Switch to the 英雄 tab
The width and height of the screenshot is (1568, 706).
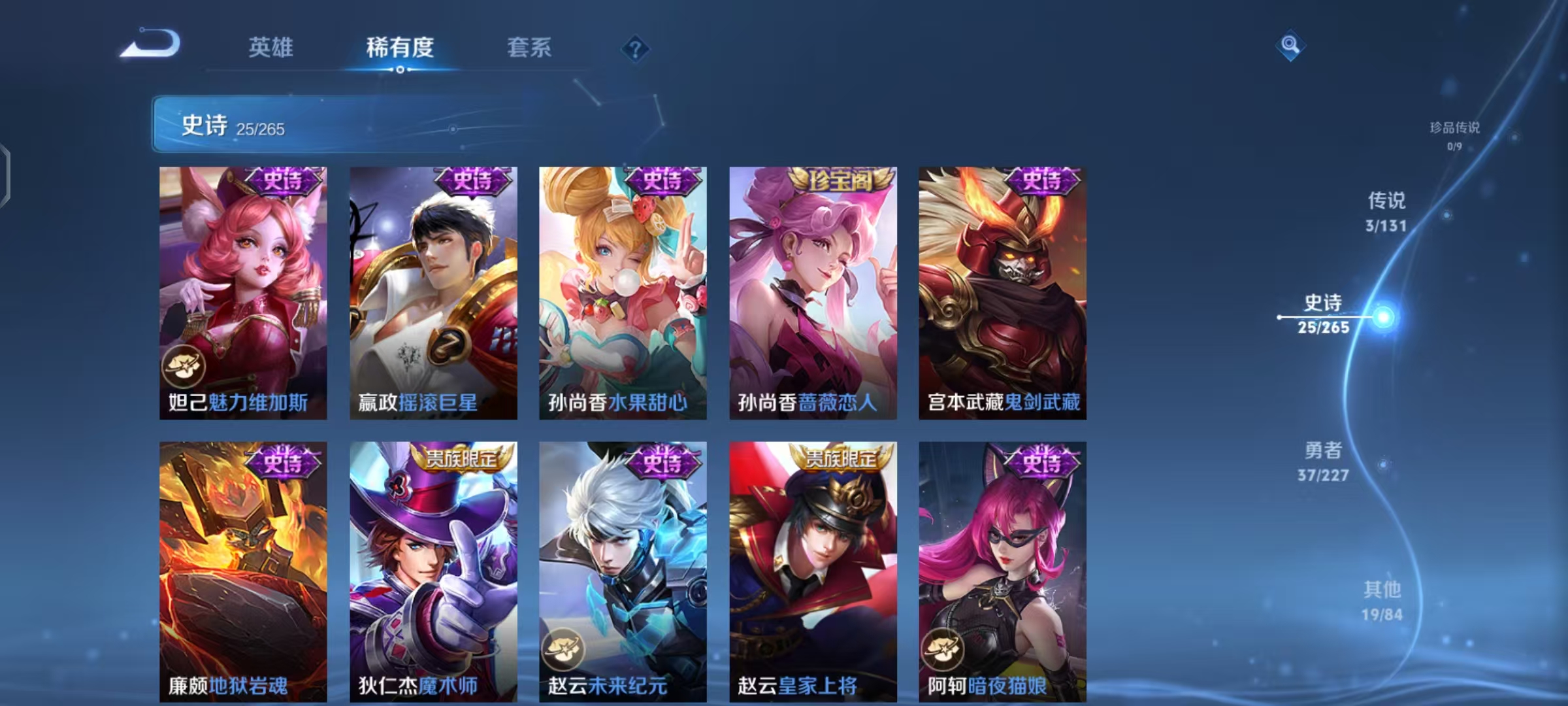click(x=271, y=47)
